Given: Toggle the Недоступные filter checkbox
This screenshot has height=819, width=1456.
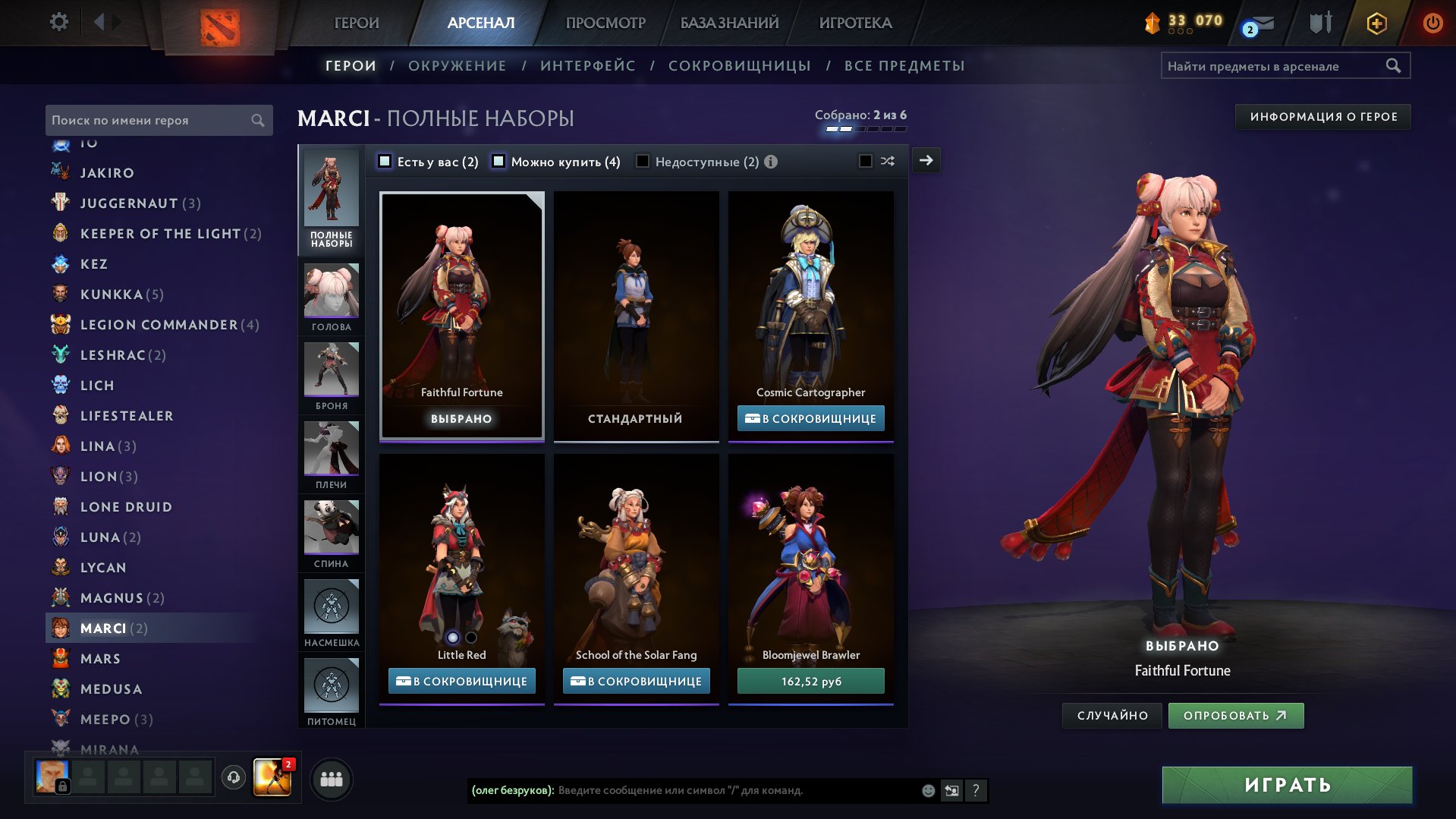Looking at the screenshot, I should 643,161.
